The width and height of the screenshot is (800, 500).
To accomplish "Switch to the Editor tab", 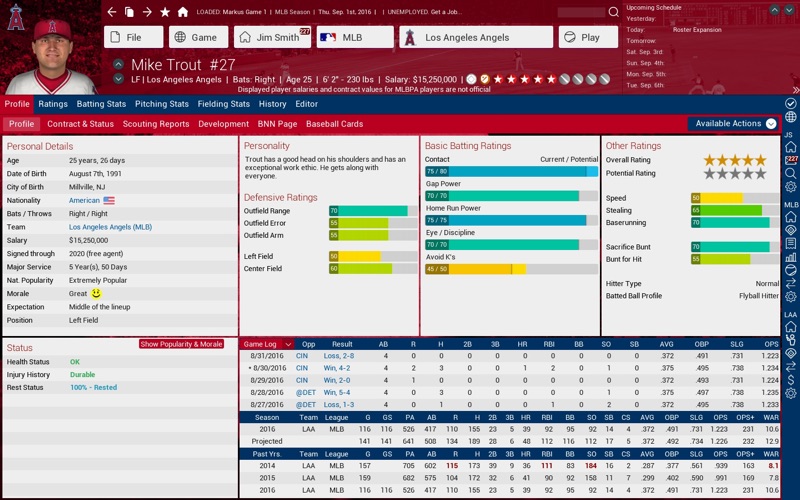I will pyautogui.click(x=306, y=104).
